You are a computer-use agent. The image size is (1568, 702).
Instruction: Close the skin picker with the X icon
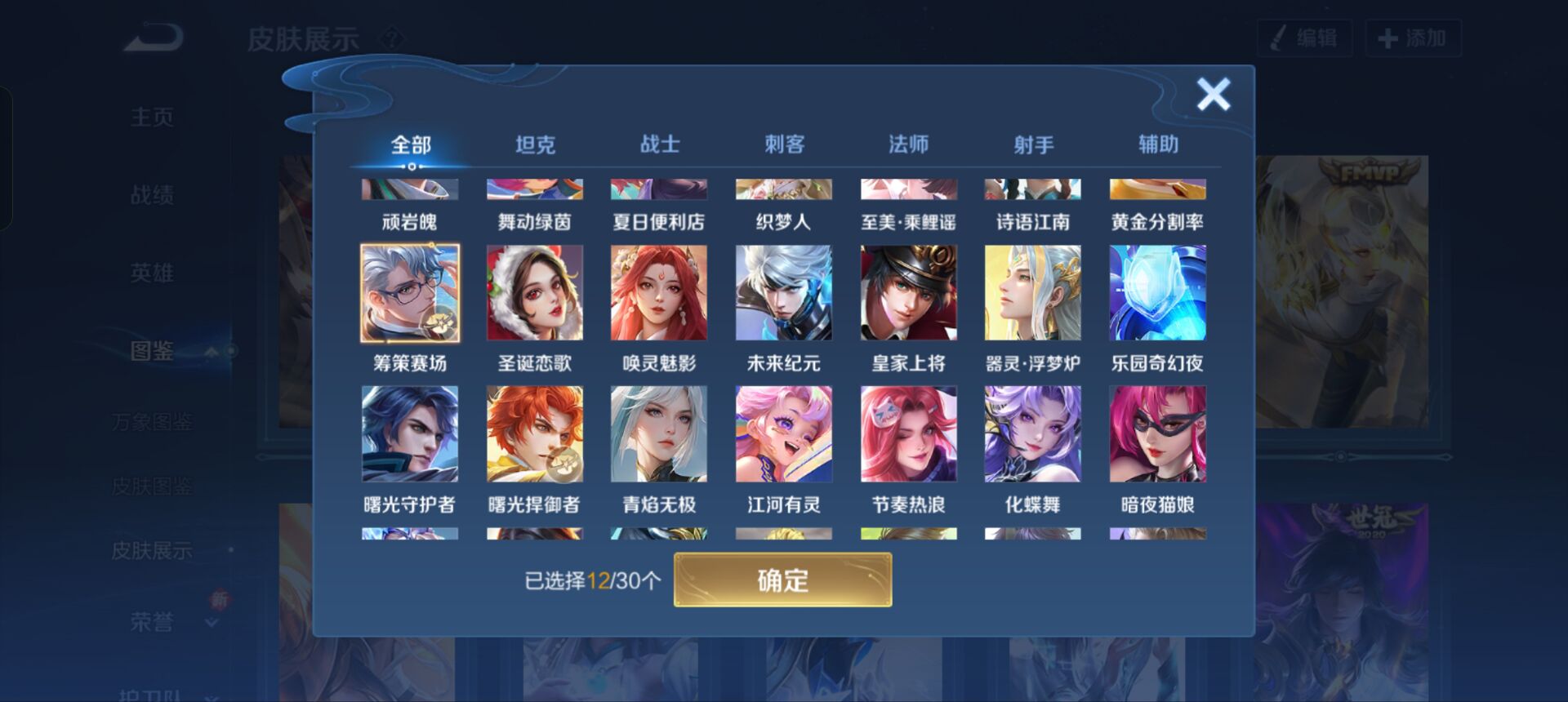(x=1214, y=93)
